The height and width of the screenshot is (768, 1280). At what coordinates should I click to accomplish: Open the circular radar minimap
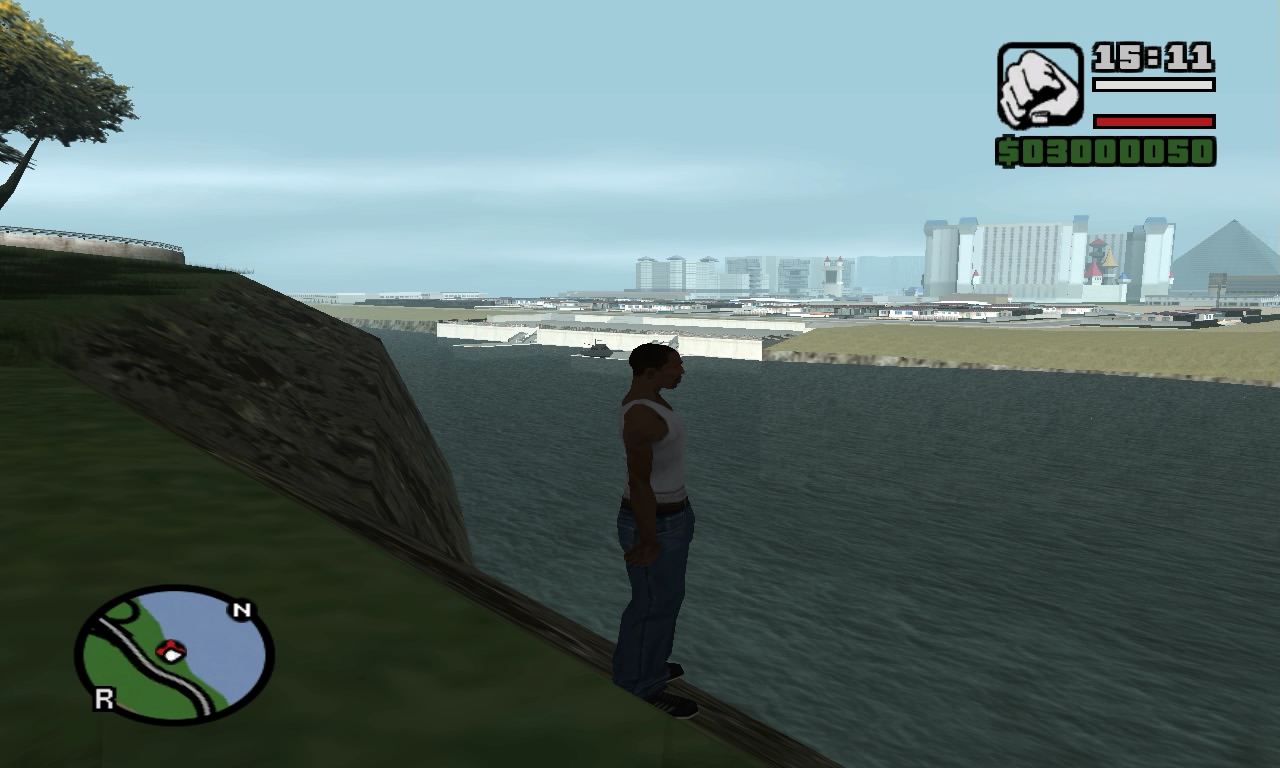[x=174, y=655]
